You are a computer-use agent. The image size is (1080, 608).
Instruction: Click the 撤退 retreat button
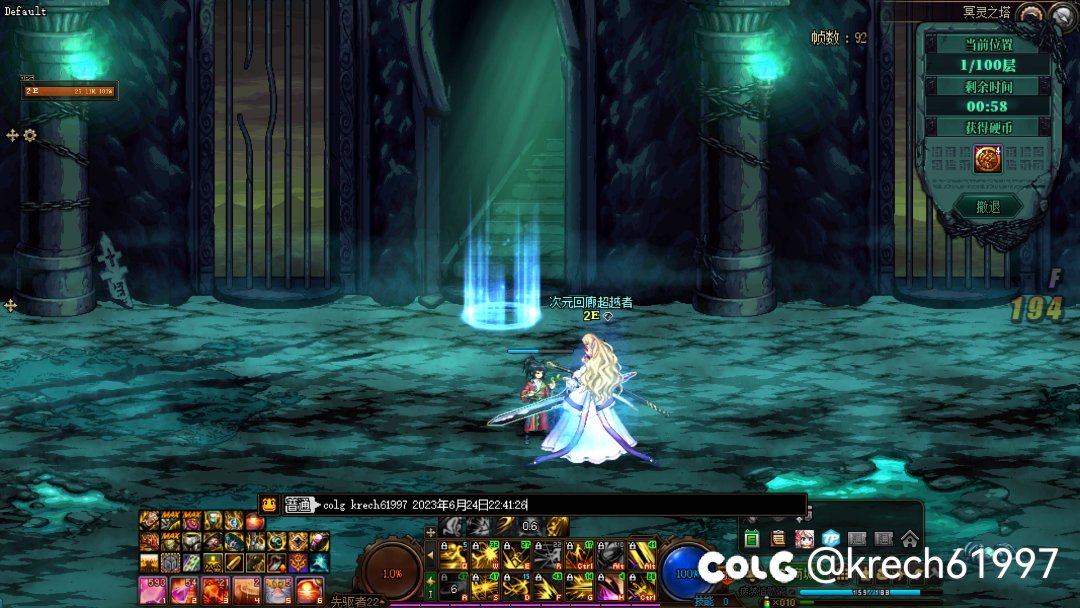987,207
